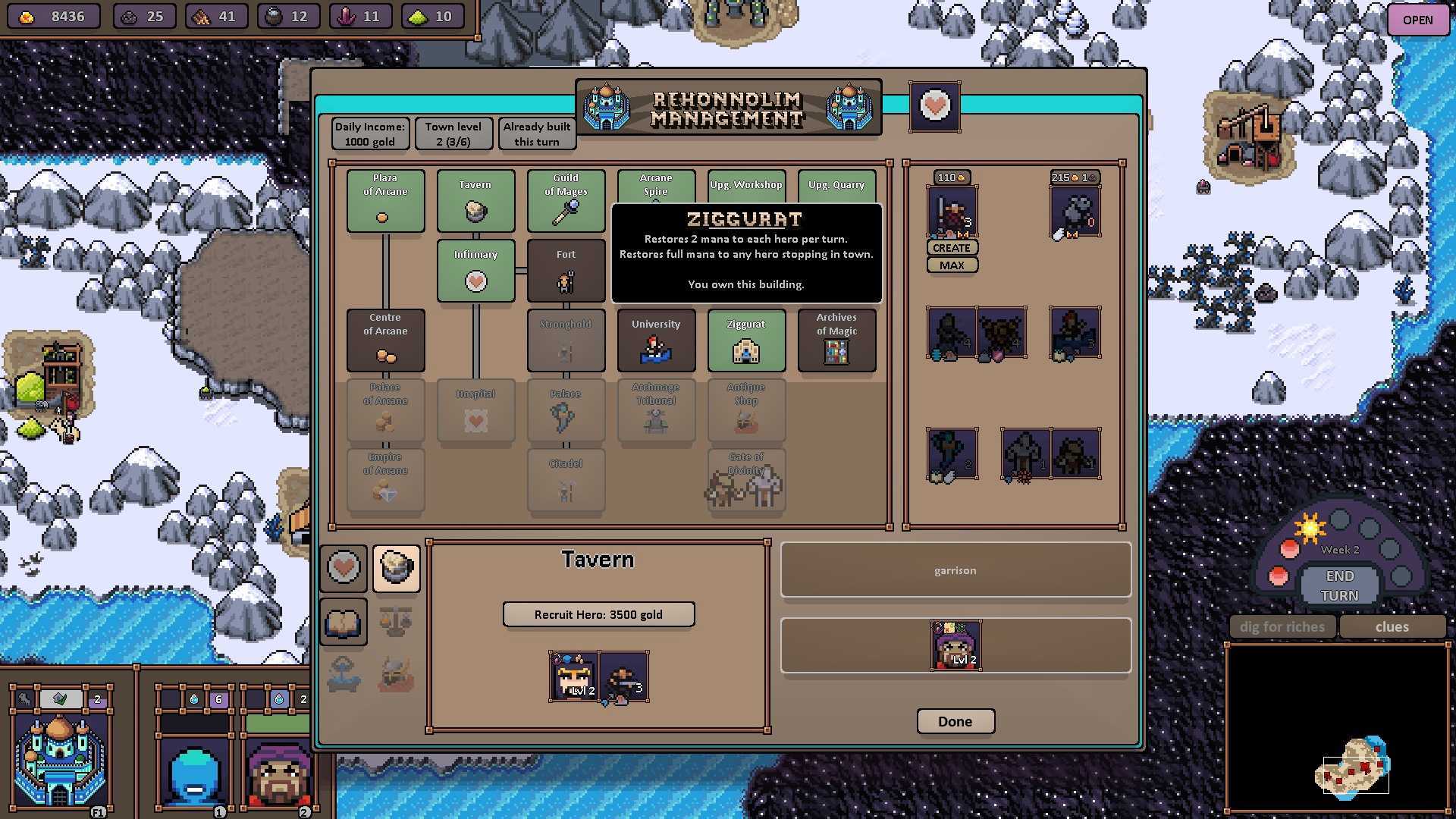
Task: Click the Done button
Action: [x=955, y=721]
